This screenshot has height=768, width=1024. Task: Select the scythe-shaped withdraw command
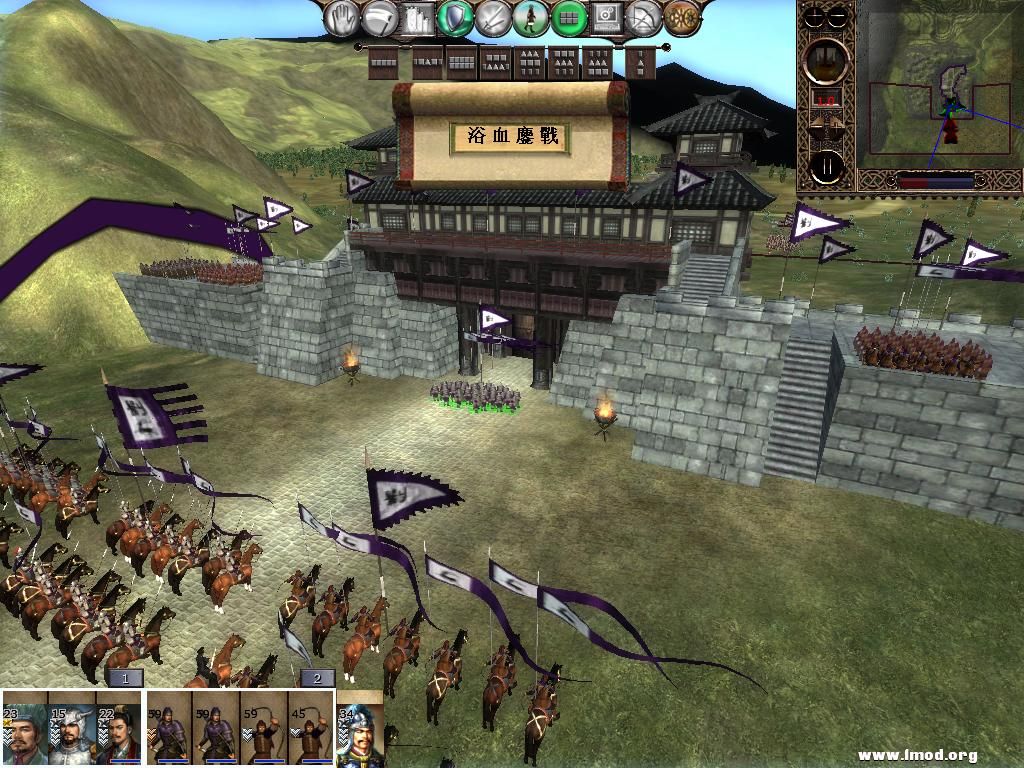[x=381, y=17]
